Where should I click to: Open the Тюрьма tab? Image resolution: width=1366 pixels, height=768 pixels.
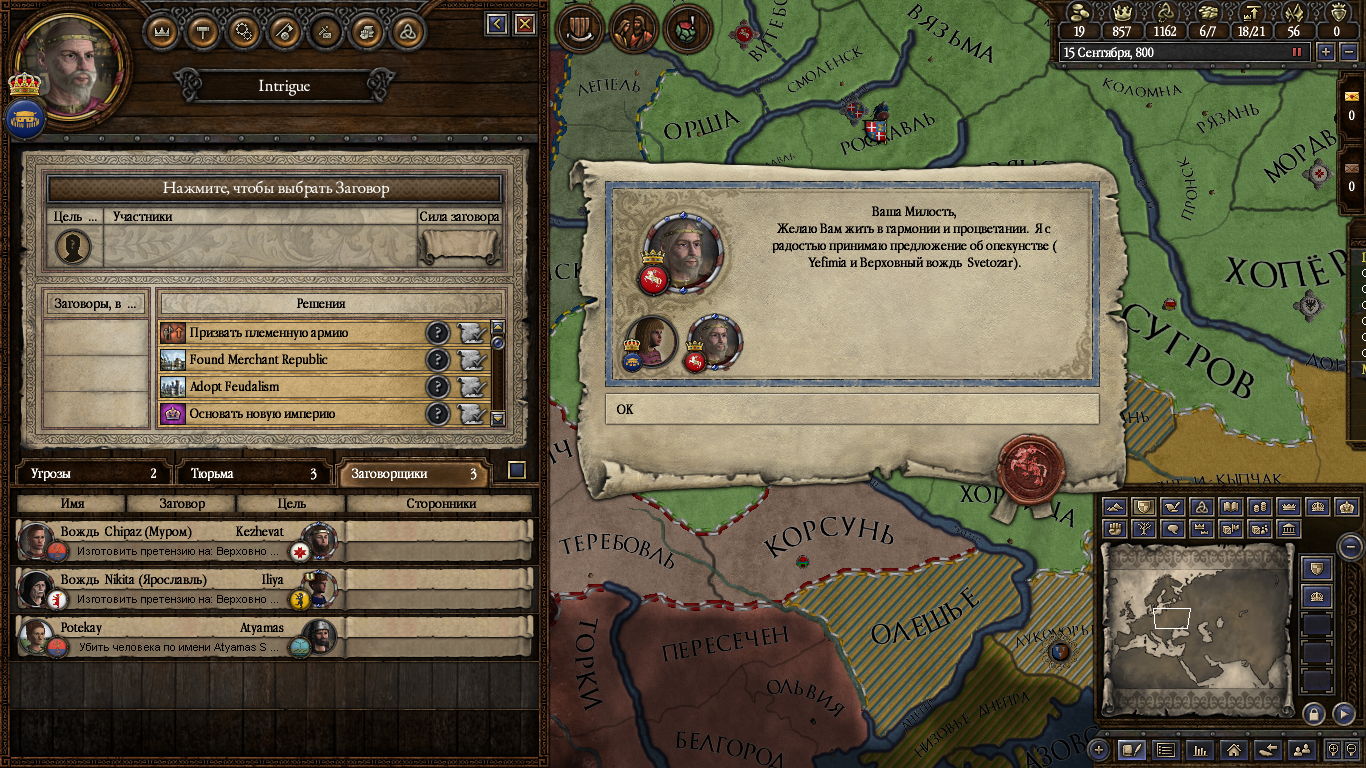click(254, 474)
